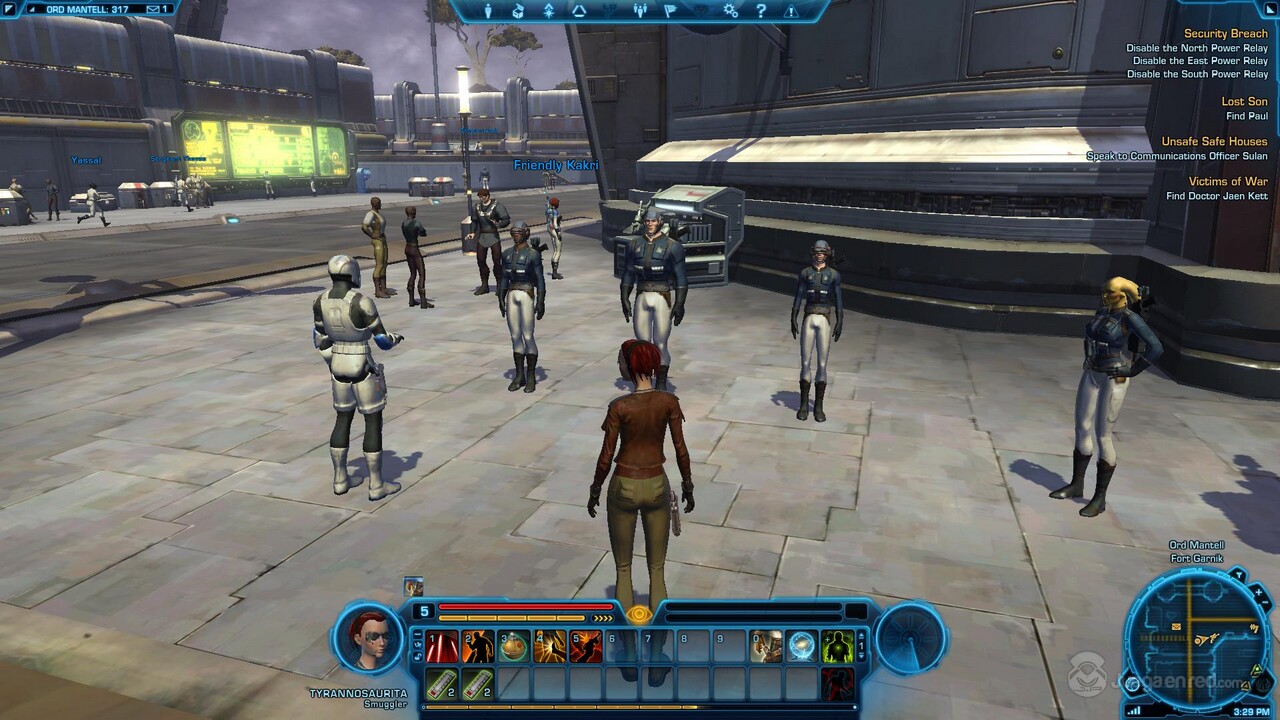Zoom in the minimap with plus button
1280x720 pixels.
[1258, 593]
